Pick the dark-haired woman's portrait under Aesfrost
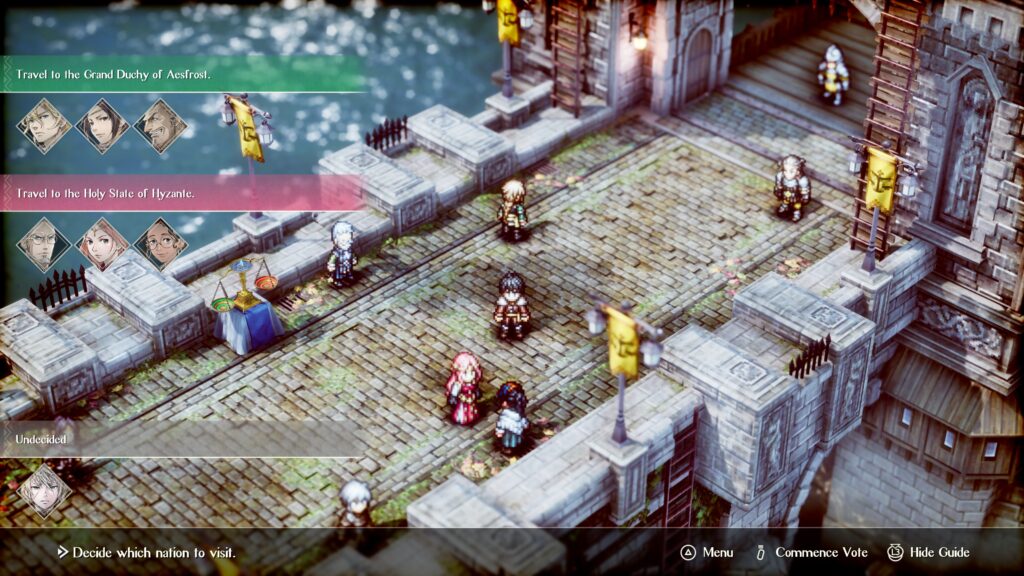The height and width of the screenshot is (576, 1024). [102, 126]
